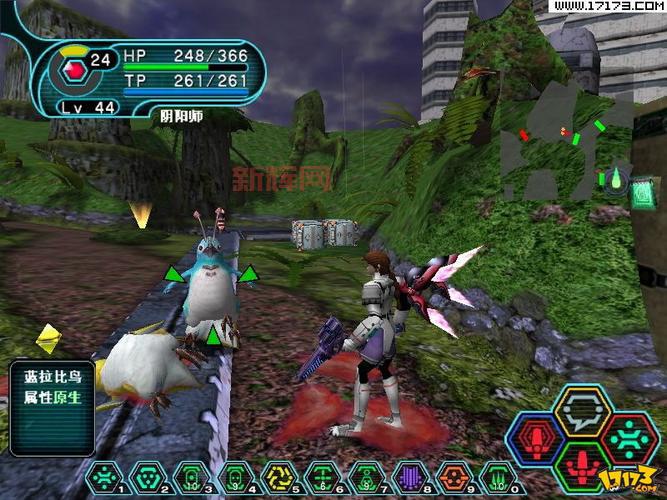Screen dimensions: 667x500
Task: Select the yellow triangle icon in slot 5
Action: (275, 477)
